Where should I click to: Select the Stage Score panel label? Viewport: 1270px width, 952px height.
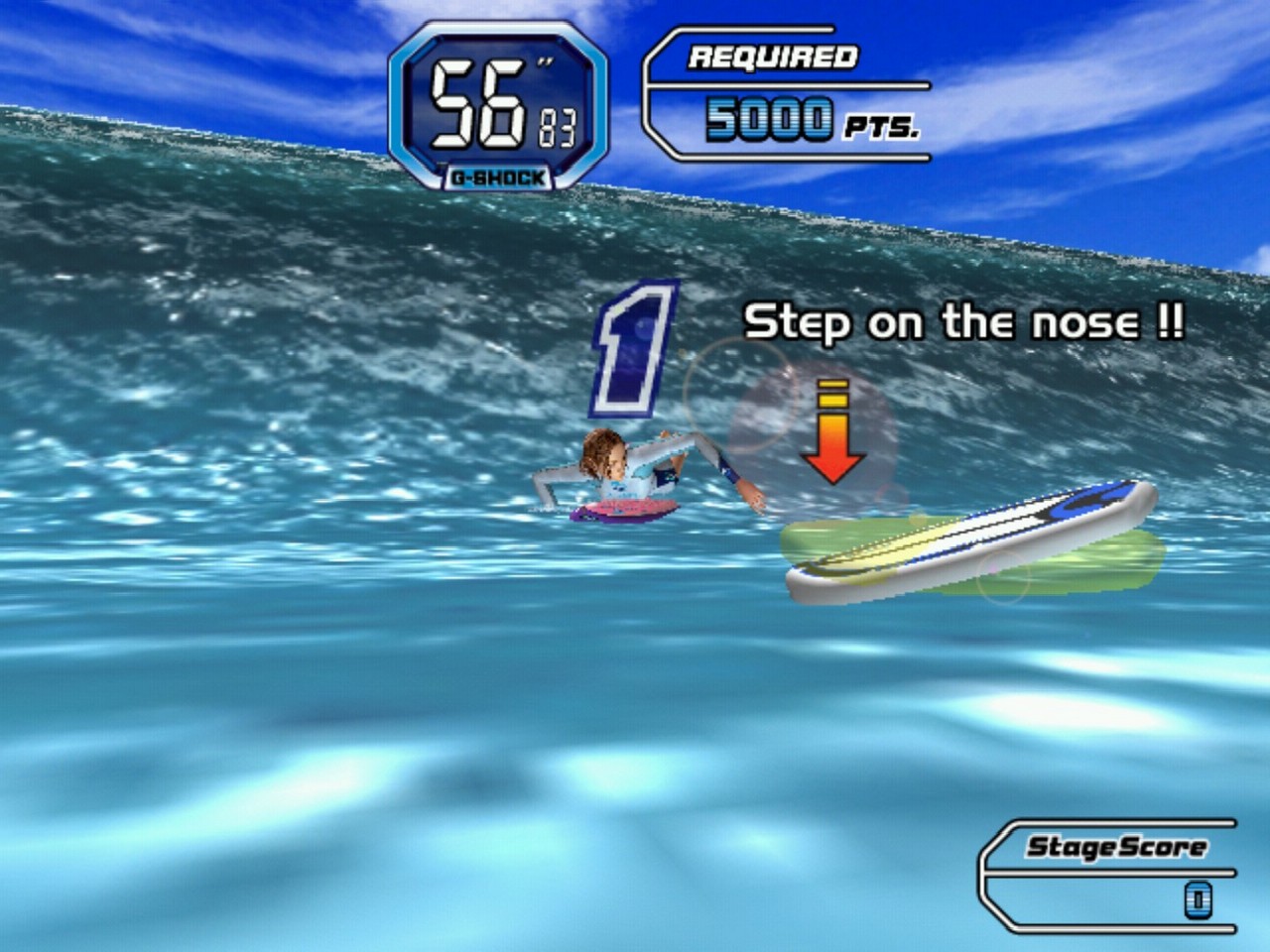tap(1114, 847)
